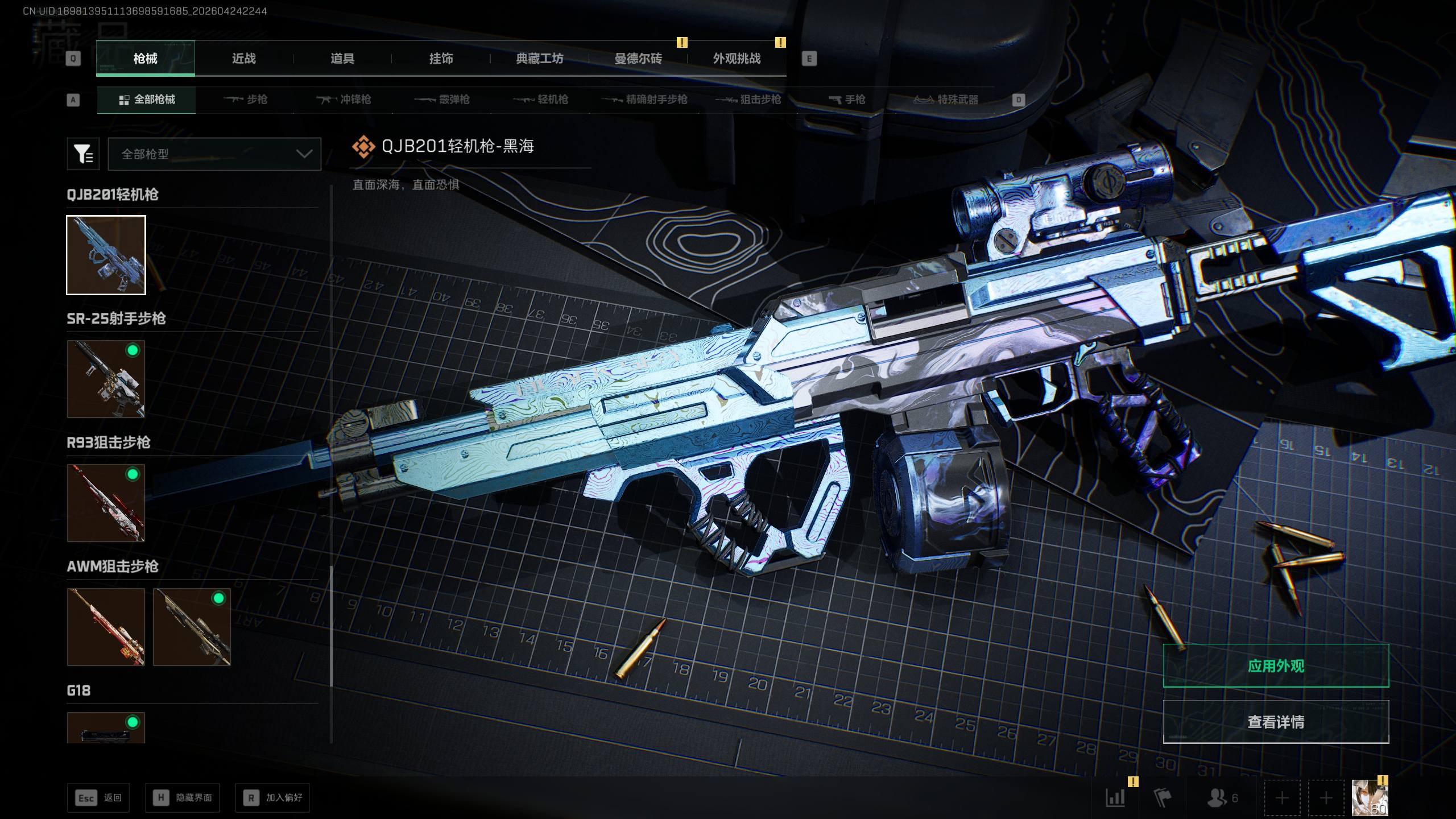
Task: Open the 全部枪型 dropdown
Action: (214, 154)
